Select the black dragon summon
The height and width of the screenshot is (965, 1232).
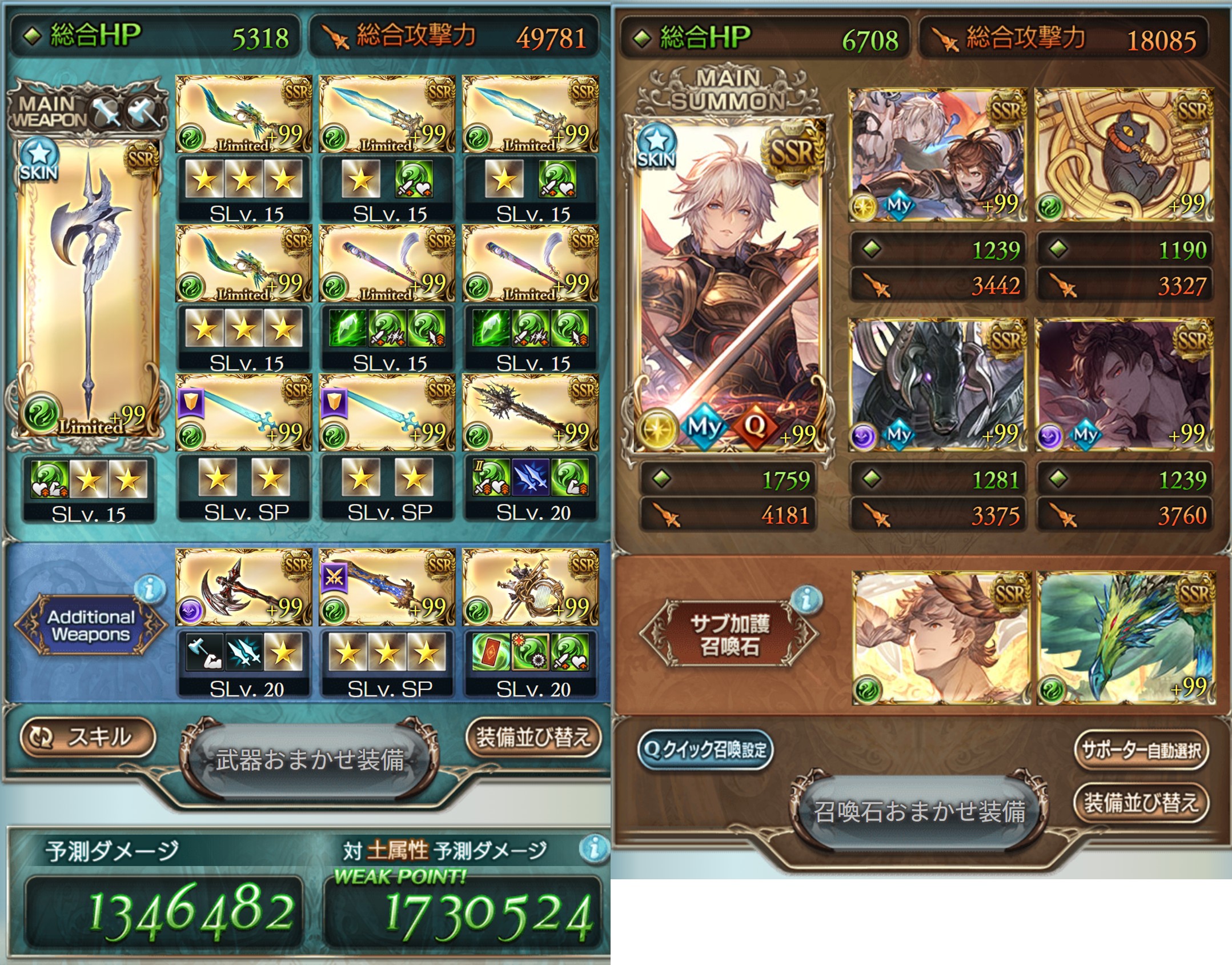tap(938, 385)
